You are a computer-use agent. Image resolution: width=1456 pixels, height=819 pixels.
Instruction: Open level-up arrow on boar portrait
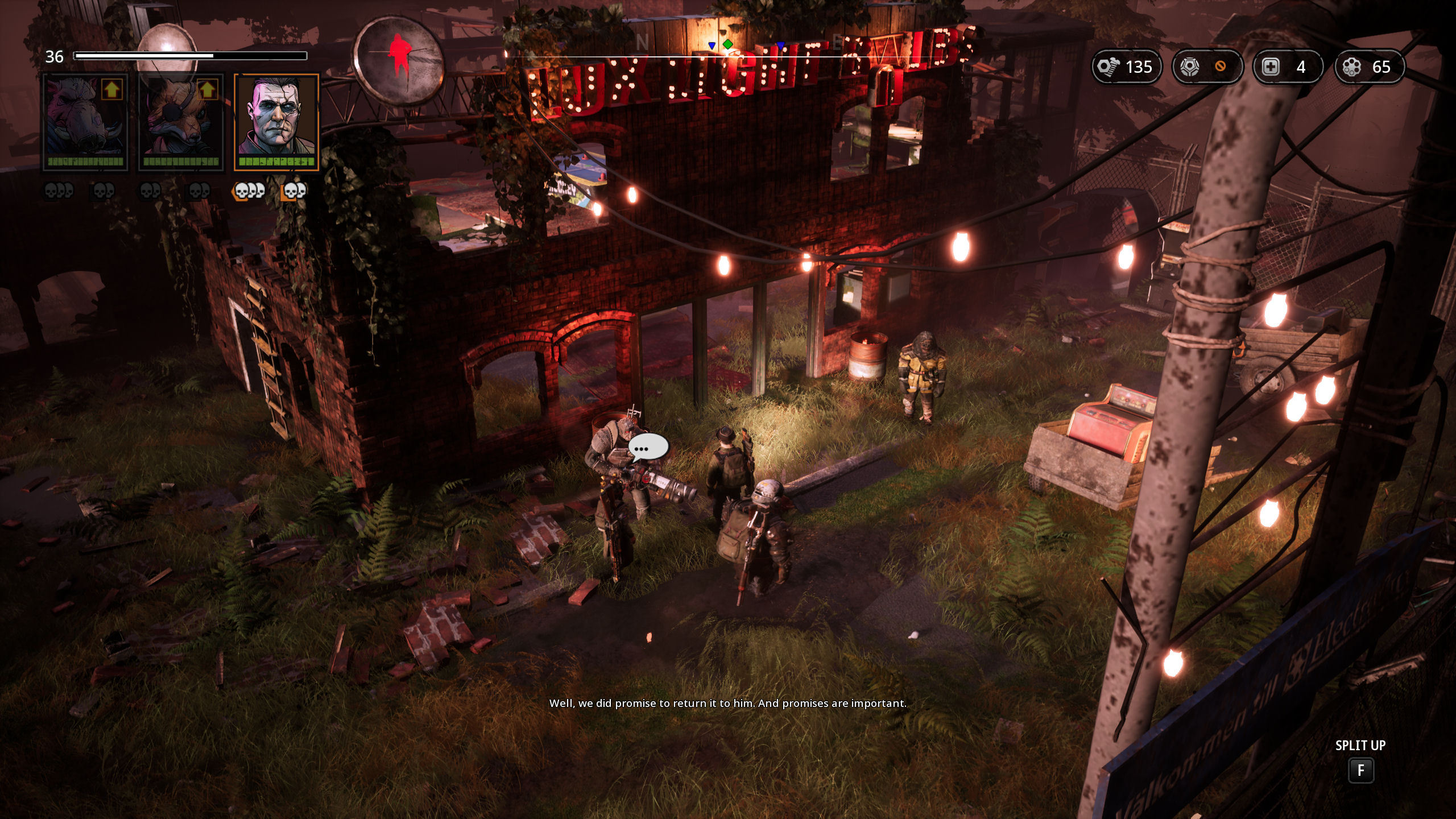coord(112,90)
